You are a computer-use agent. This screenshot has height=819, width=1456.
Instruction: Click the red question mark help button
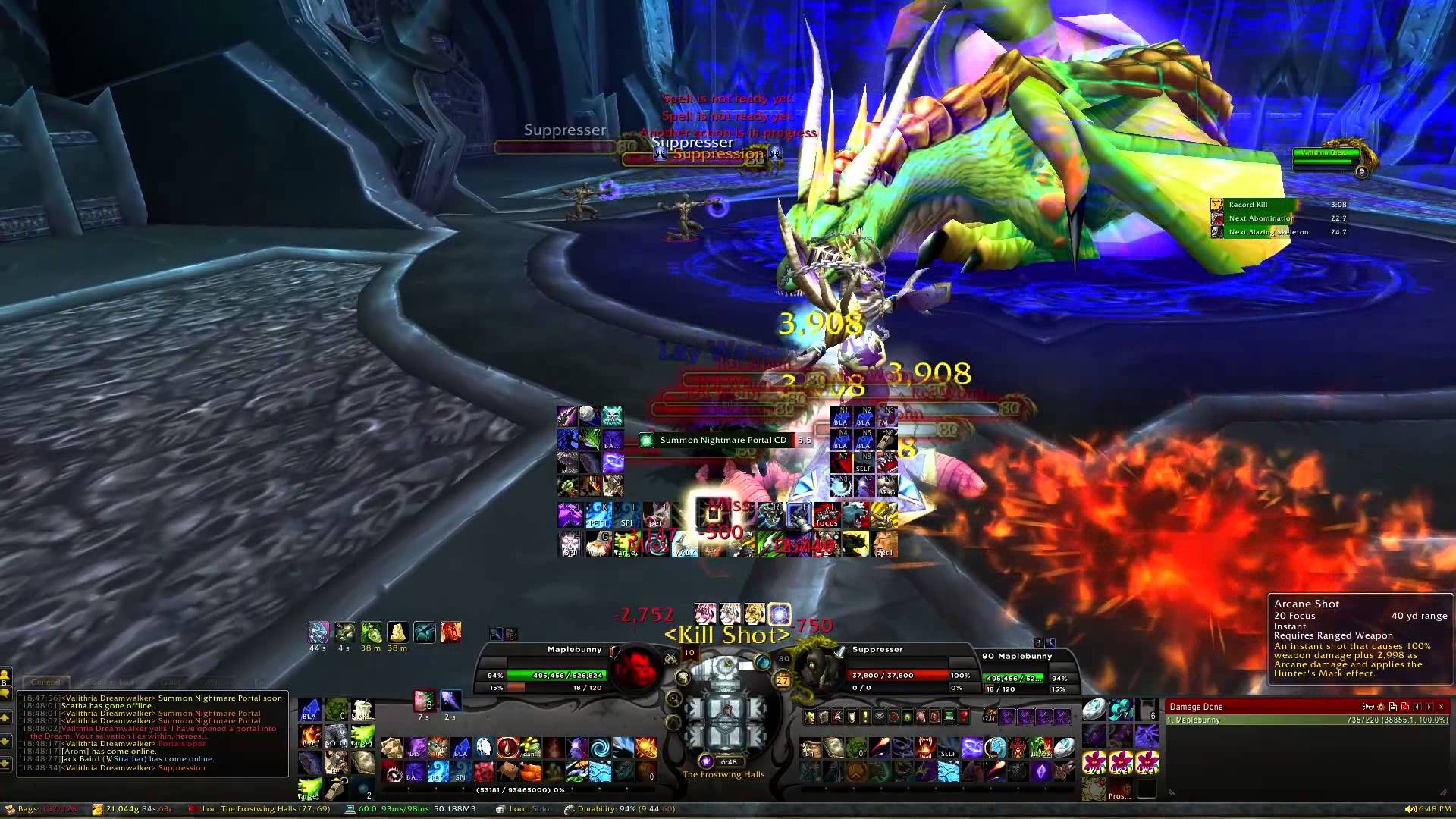click(x=964, y=717)
